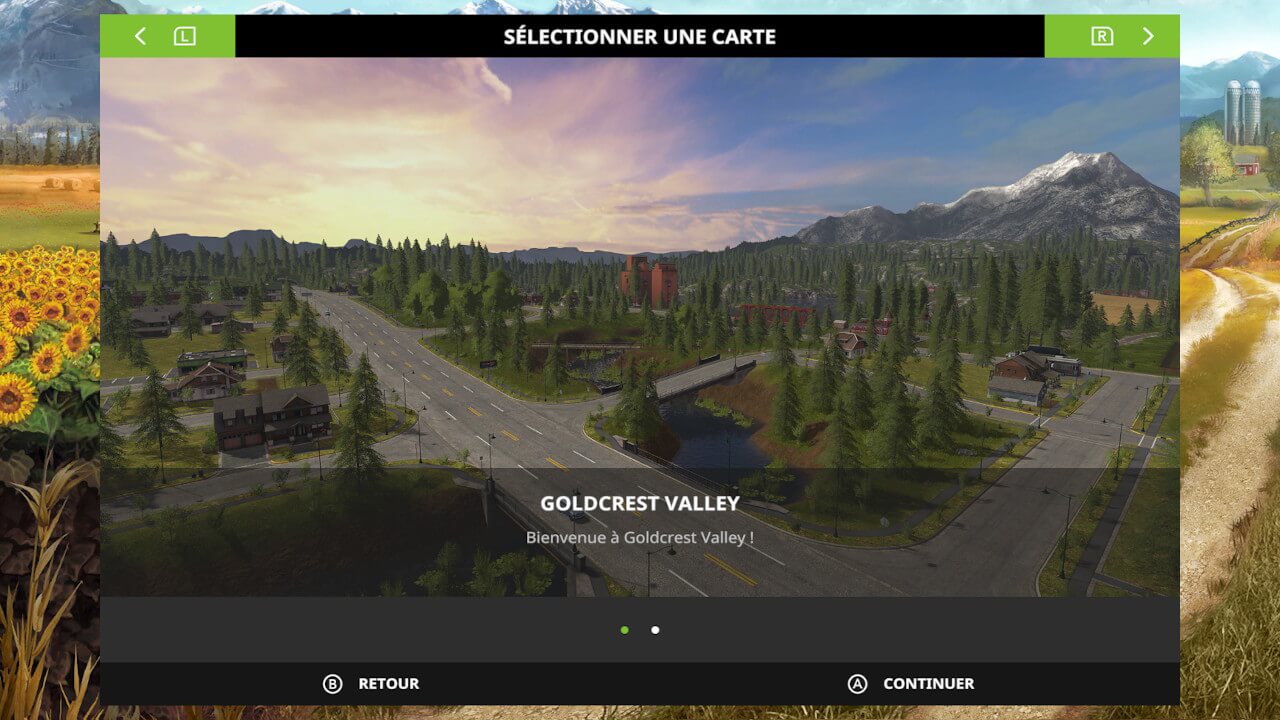This screenshot has height=720, width=1280.
Task: Show the next map with right arrow
Action: point(1147,37)
